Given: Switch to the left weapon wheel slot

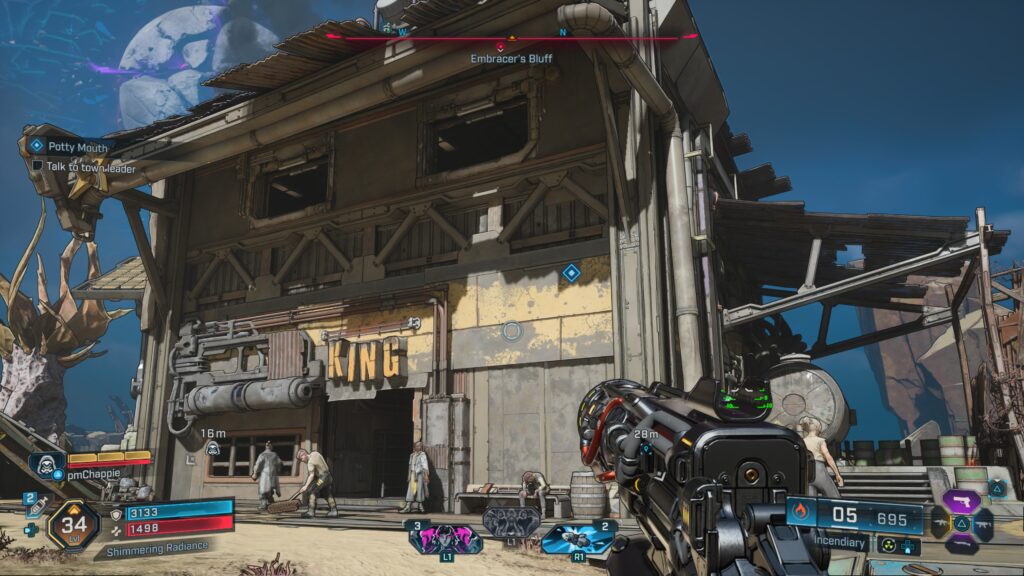Looking at the screenshot, I should click(940, 522).
